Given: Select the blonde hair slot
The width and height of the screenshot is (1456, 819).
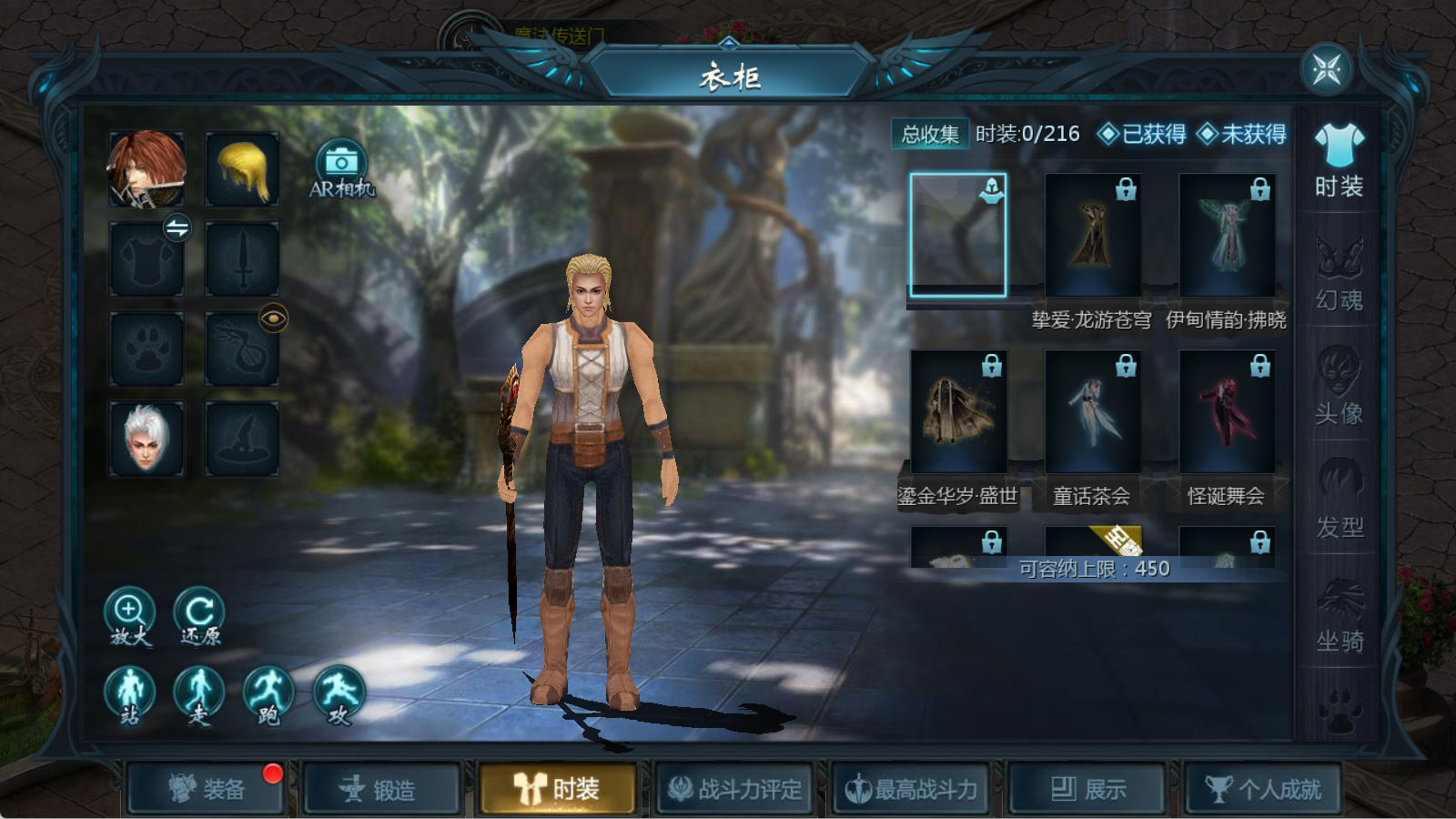Looking at the screenshot, I should (242, 169).
